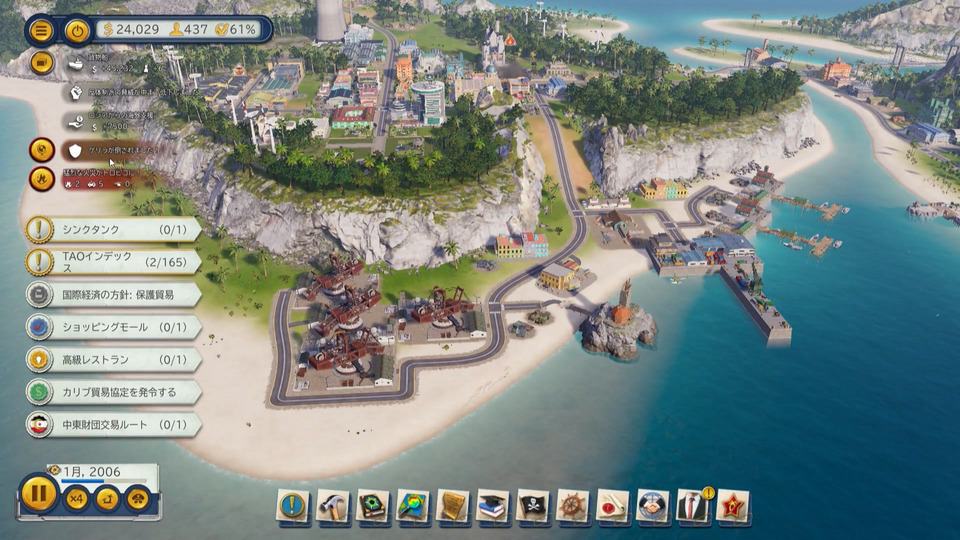This screenshot has height=540, width=960.
Task: Select the 中東財団交易ルート objective
Action: [112, 424]
